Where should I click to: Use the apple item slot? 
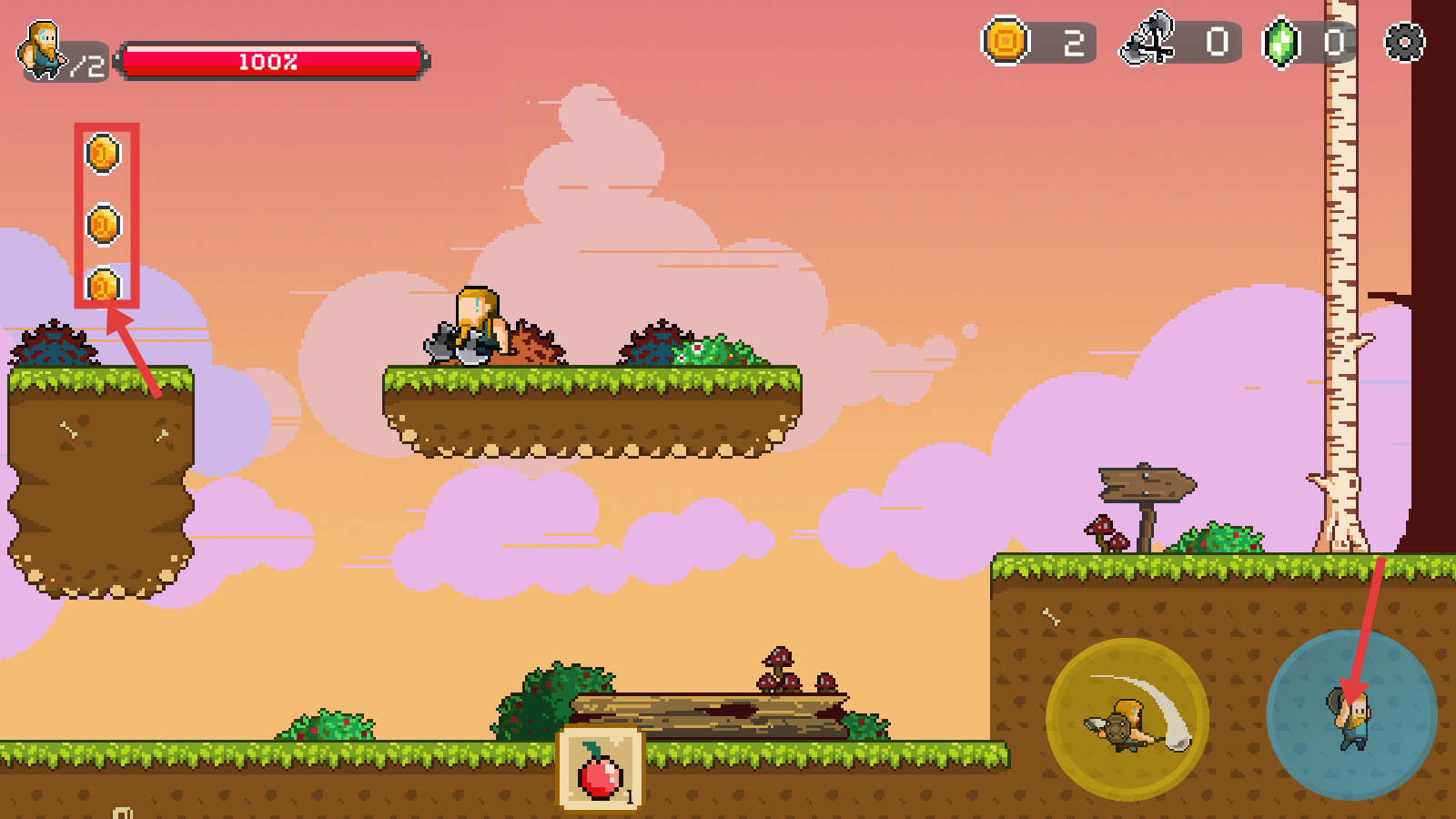(x=600, y=770)
